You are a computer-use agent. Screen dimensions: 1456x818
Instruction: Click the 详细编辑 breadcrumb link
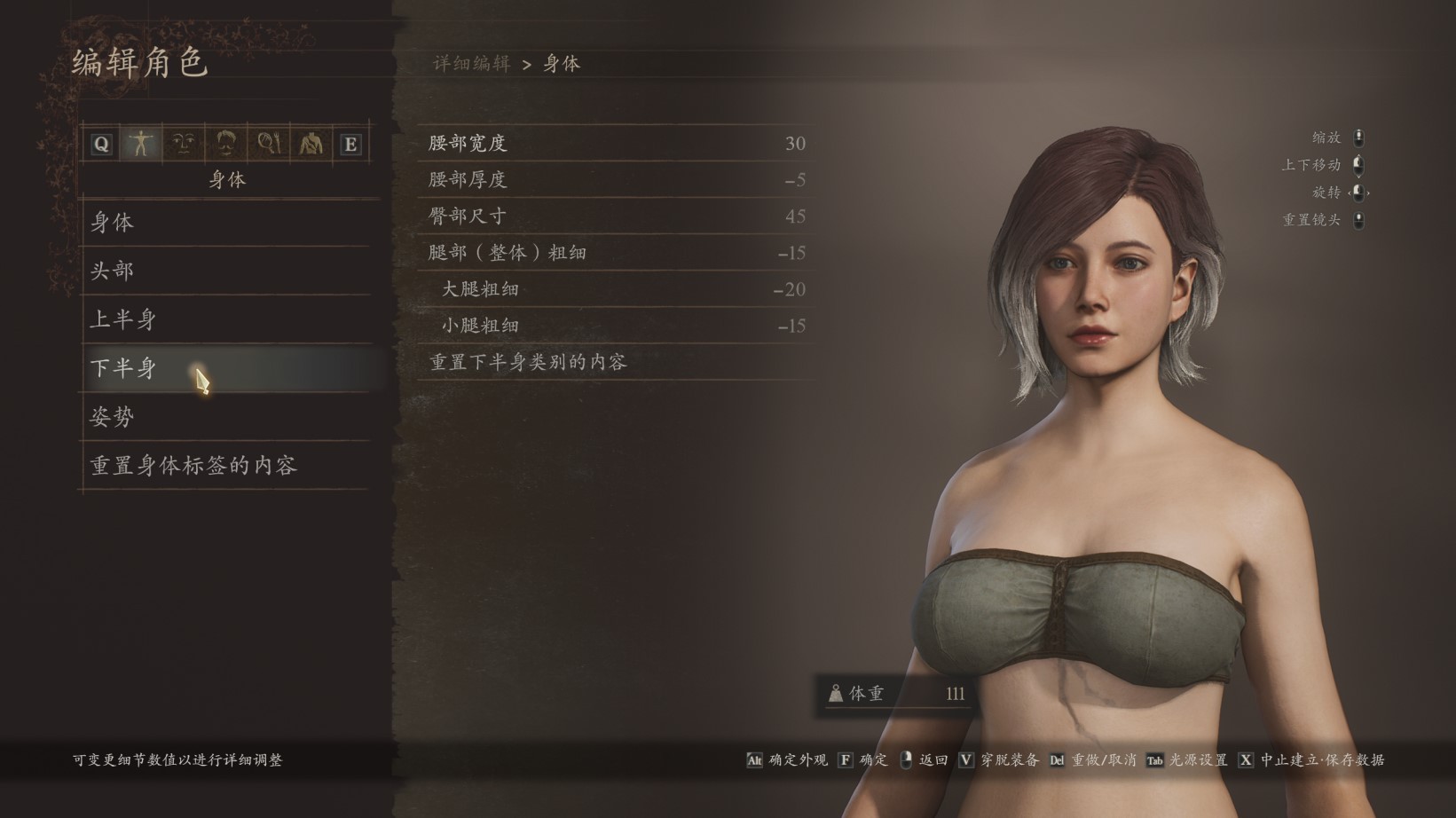(469, 63)
